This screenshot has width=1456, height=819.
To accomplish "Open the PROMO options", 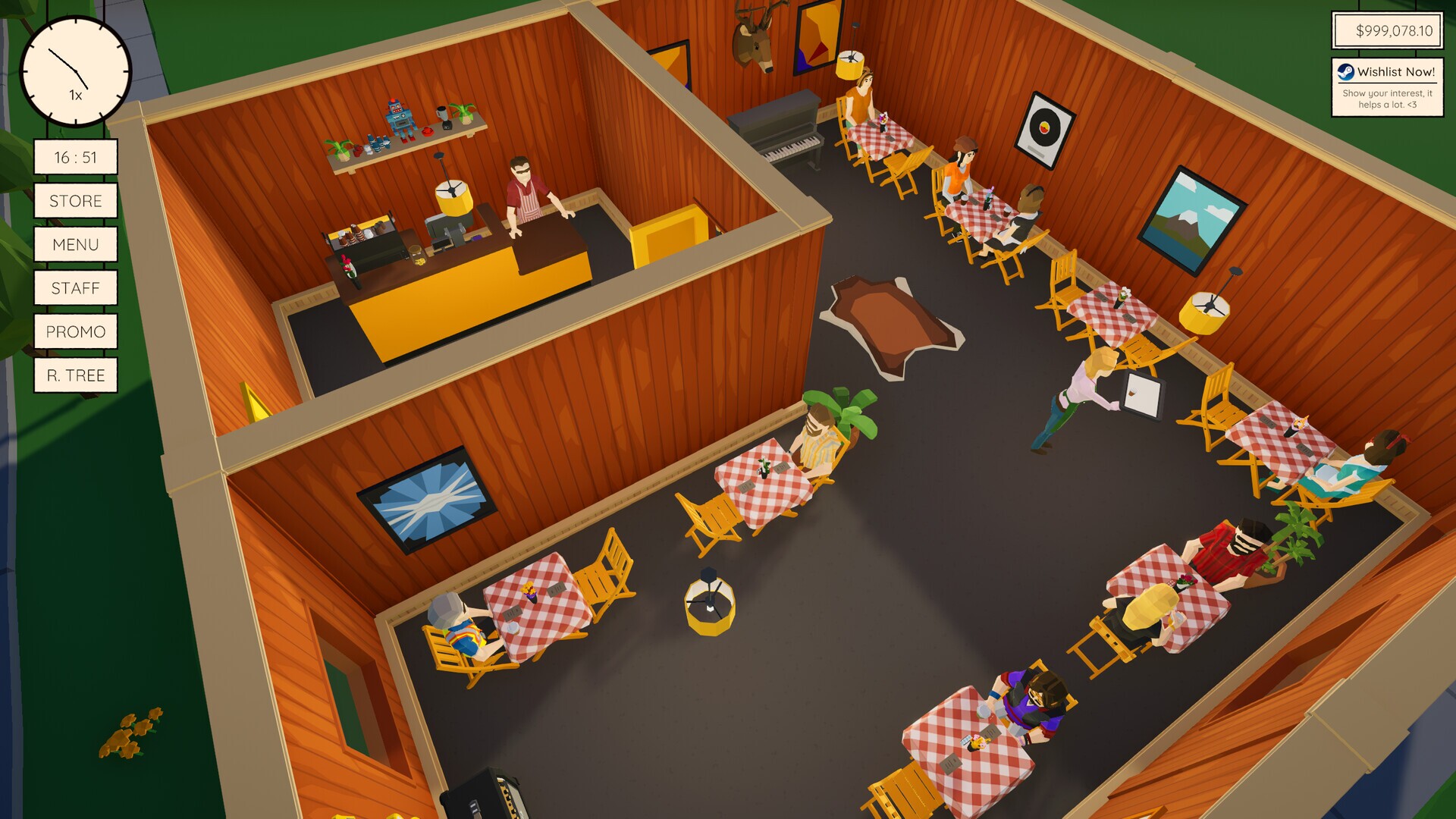I will 75,331.
